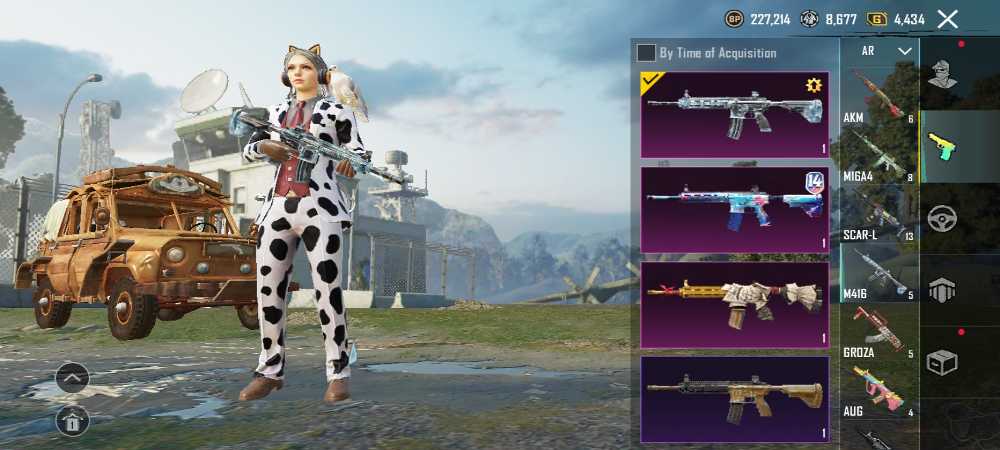Tick the By Time of Acquisition checkbox
This screenshot has height=450, width=1000.
click(x=647, y=52)
